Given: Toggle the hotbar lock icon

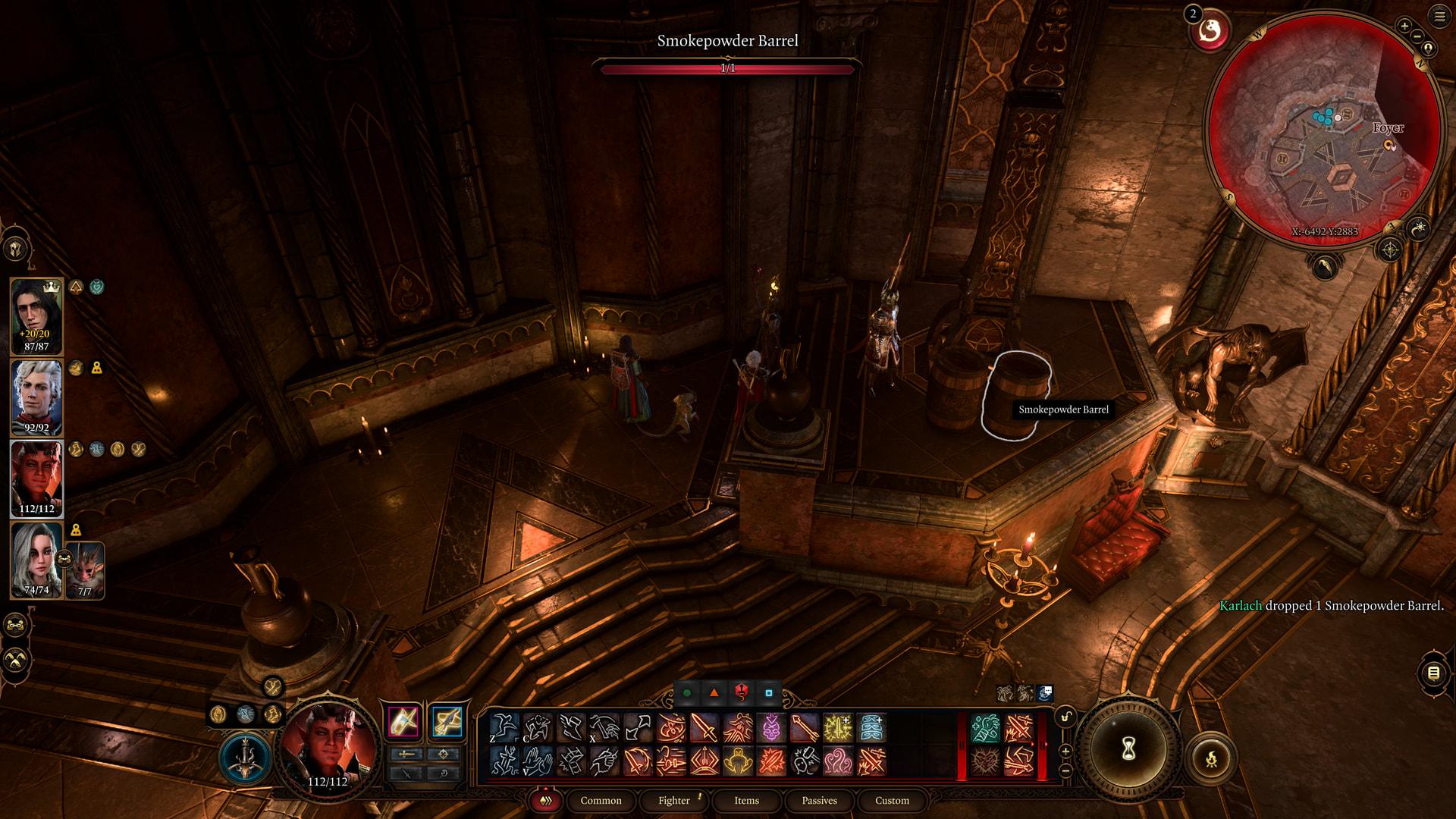Looking at the screenshot, I should coord(1065,717).
